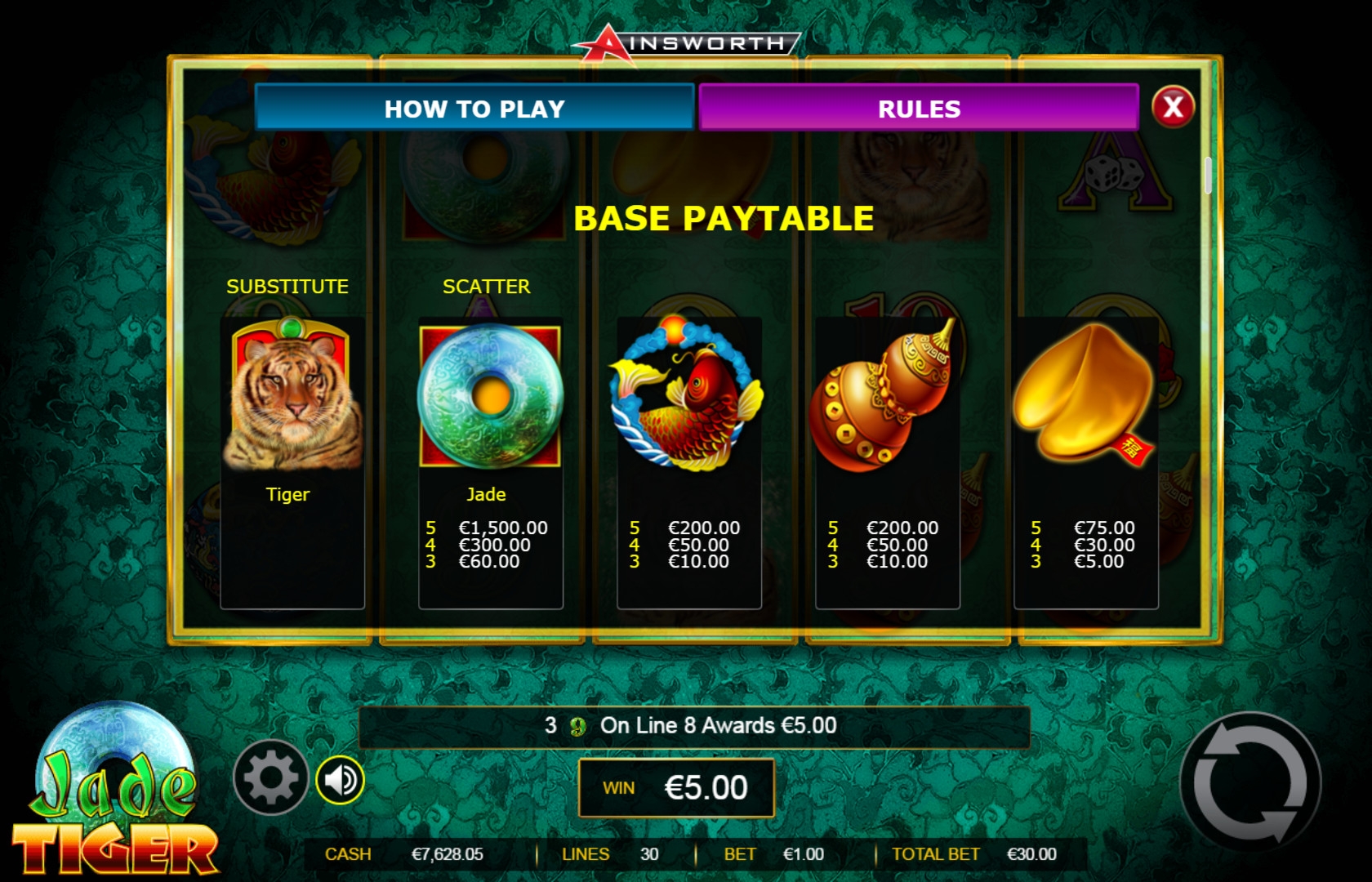1372x882 pixels.
Task: Toggle the sound speaker button
Action: coord(341,780)
